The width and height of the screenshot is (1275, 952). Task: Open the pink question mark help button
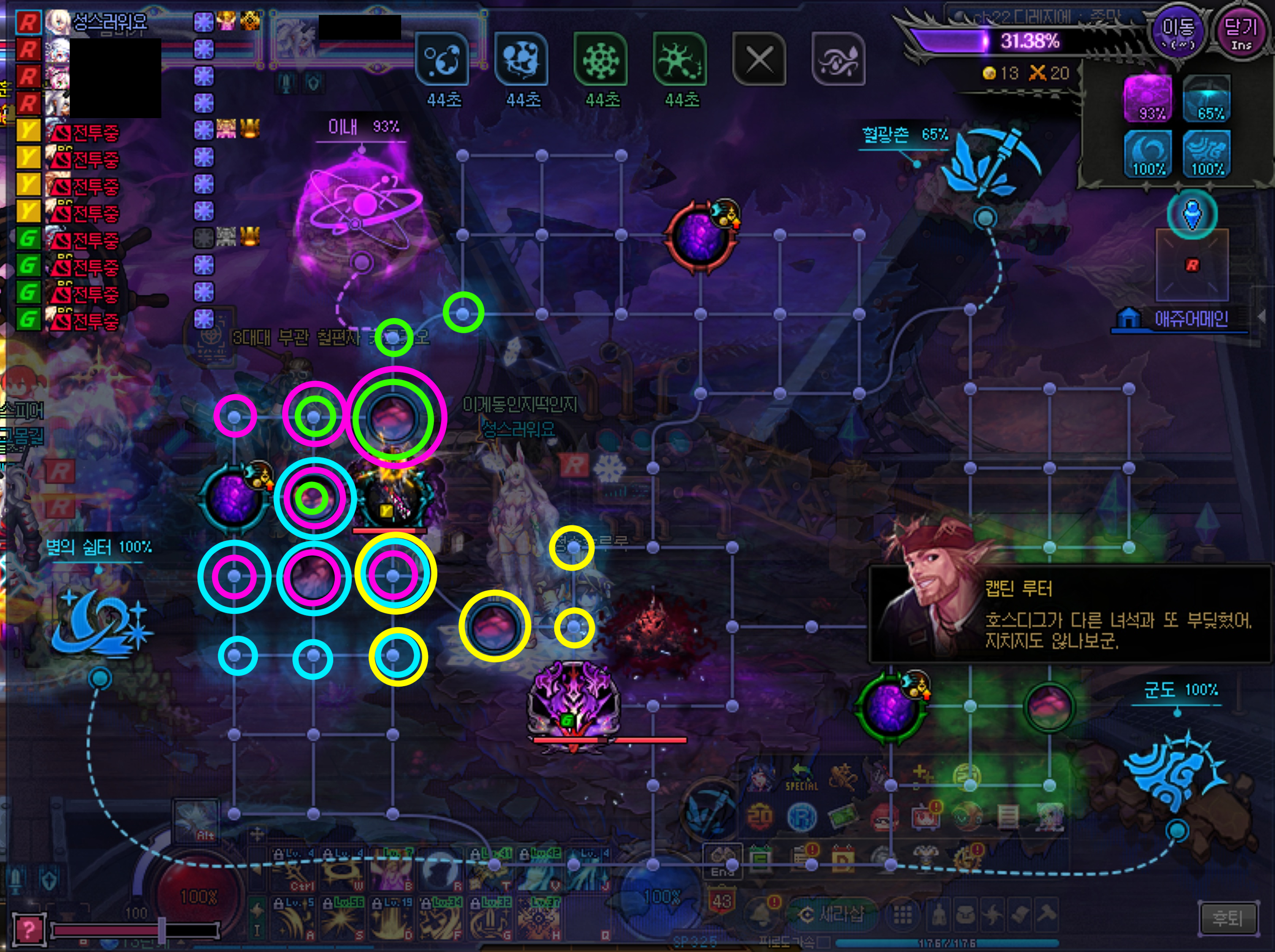click(x=27, y=928)
